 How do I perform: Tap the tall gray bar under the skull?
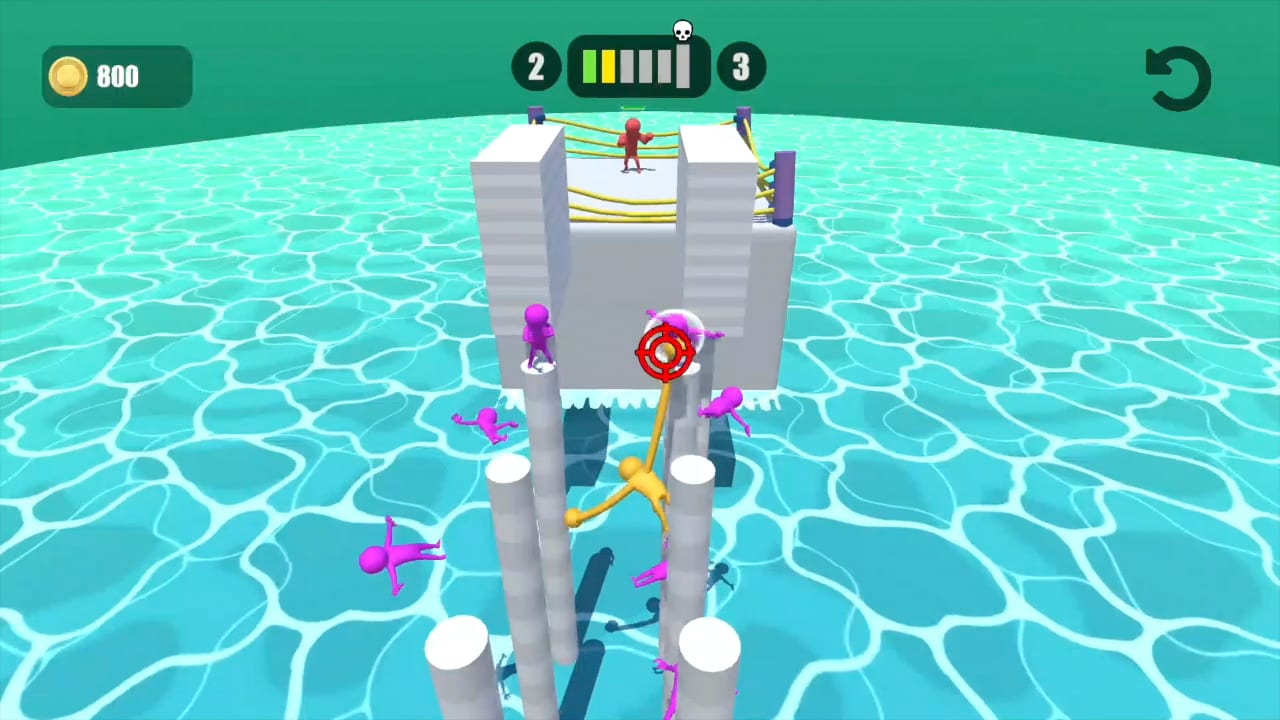click(682, 65)
